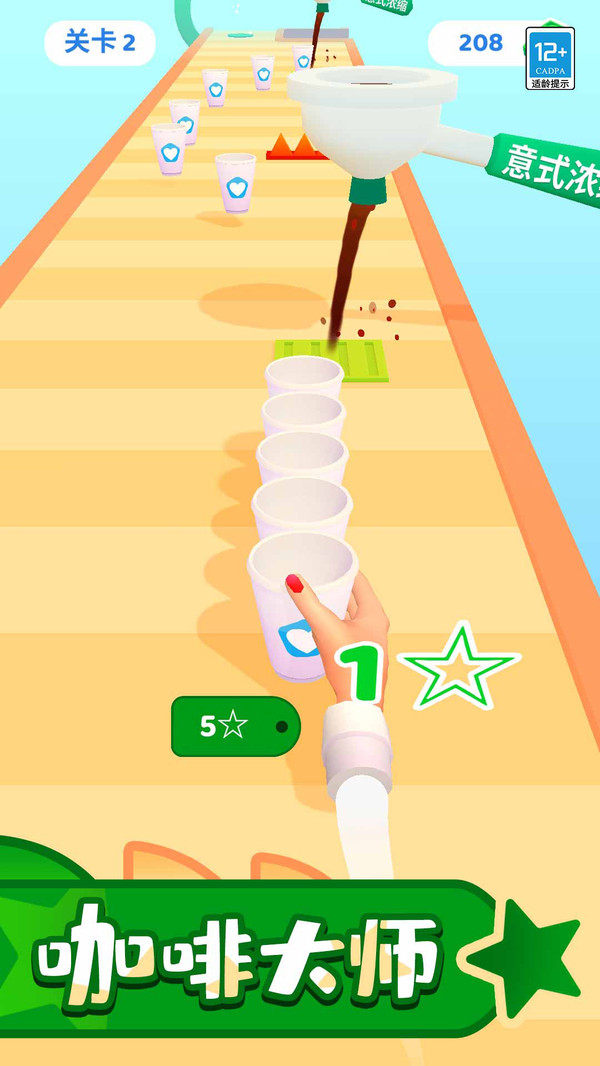Viewport: 600px width, 1066px height.
Task: Open the CADPA 12+ age rating notice
Action: point(550,58)
